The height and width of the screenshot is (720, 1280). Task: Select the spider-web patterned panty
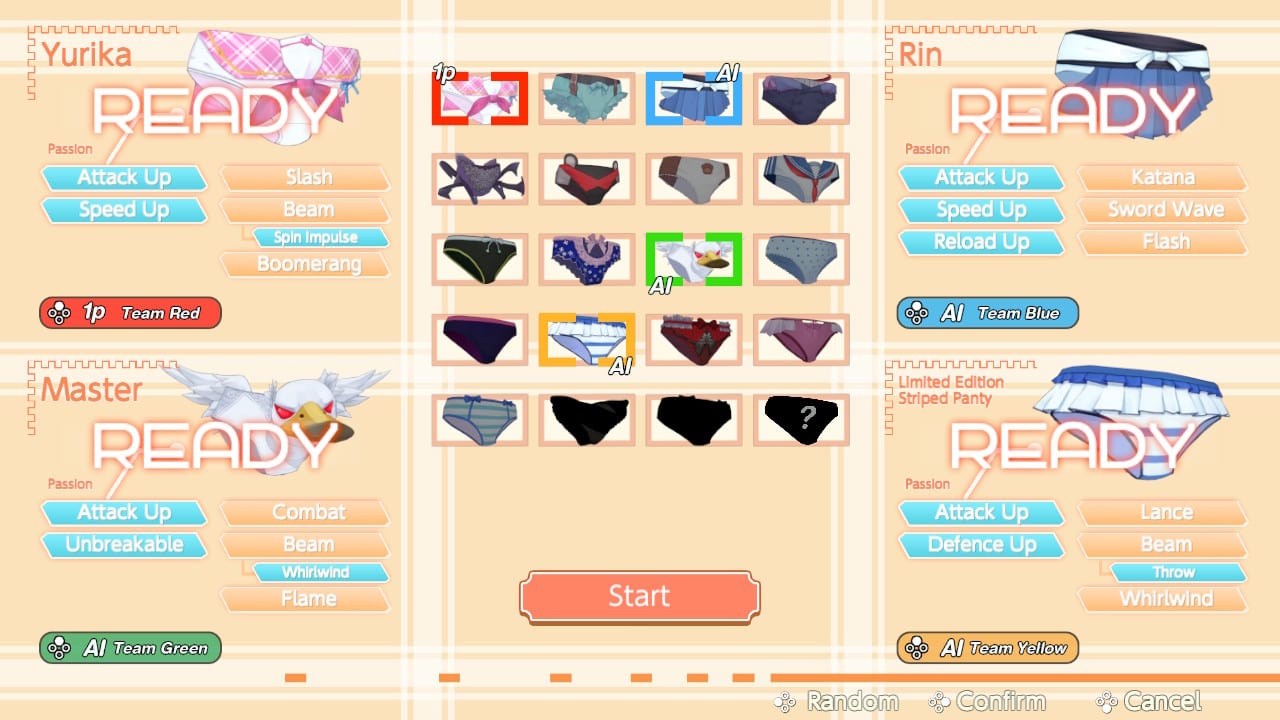[x=479, y=178]
